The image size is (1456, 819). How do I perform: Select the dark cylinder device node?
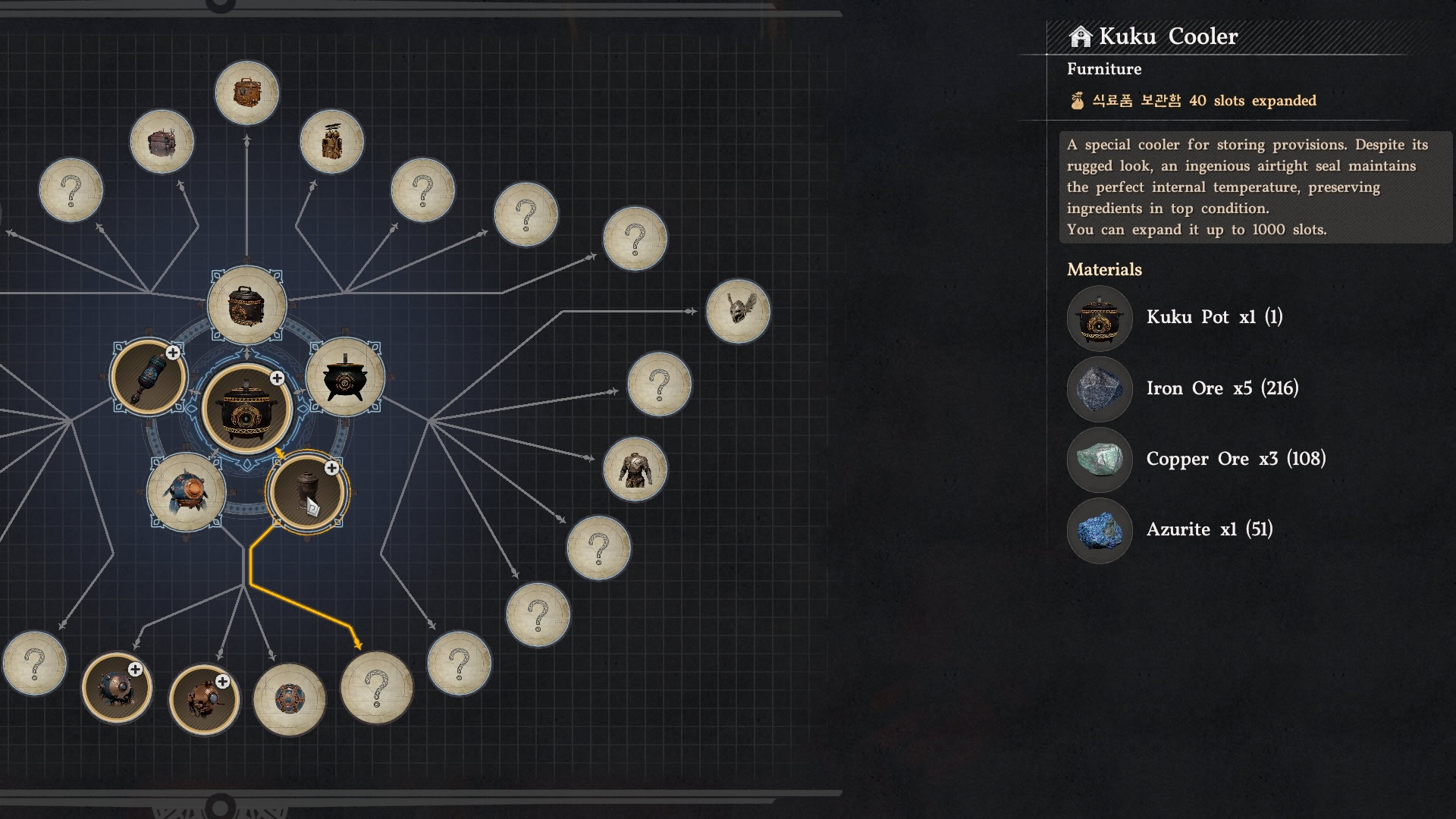pos(149,377)
